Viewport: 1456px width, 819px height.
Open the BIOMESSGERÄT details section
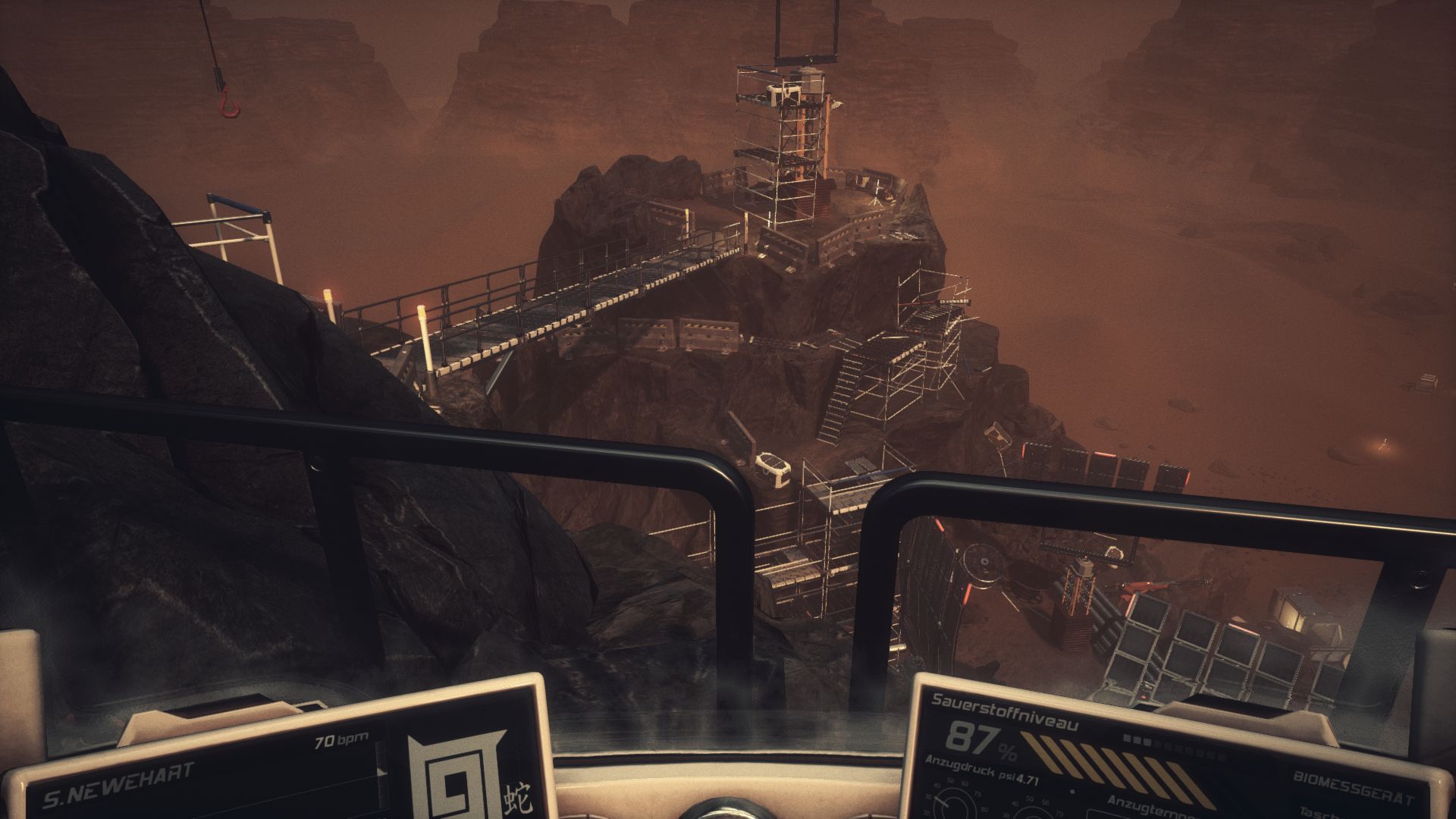[x=1352, y=786]
